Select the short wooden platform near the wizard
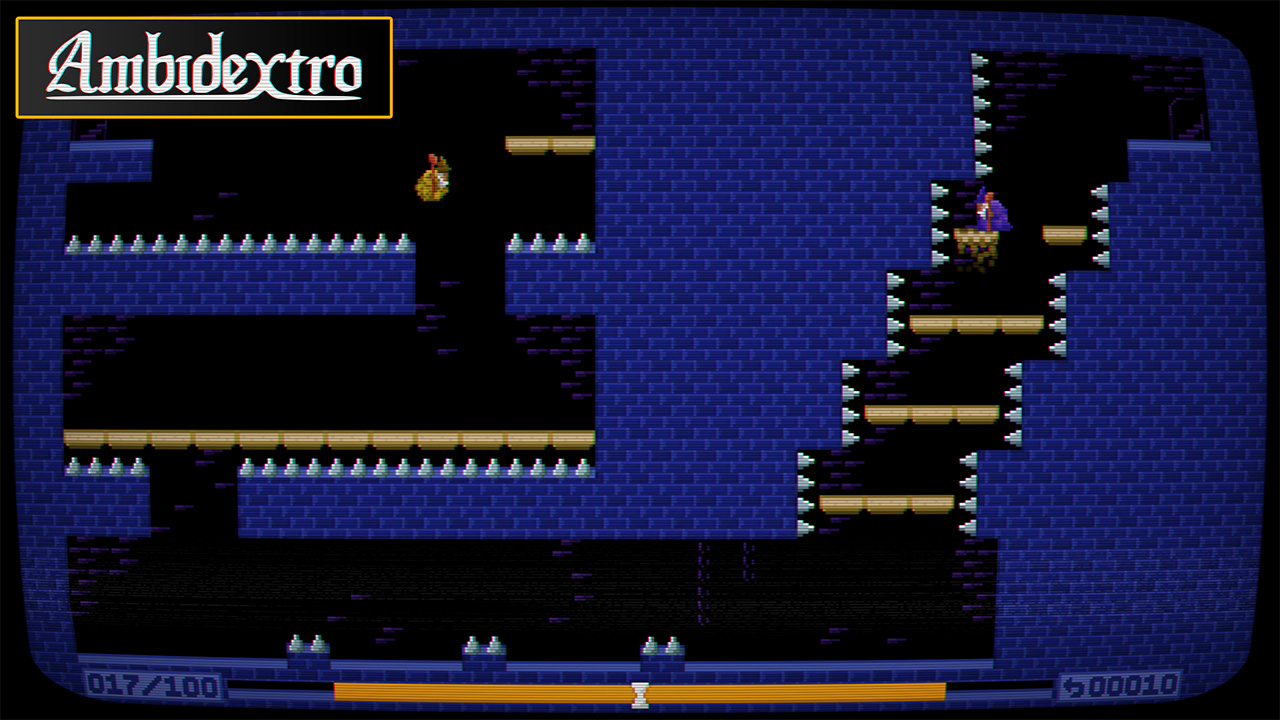 pos(1063,232)
